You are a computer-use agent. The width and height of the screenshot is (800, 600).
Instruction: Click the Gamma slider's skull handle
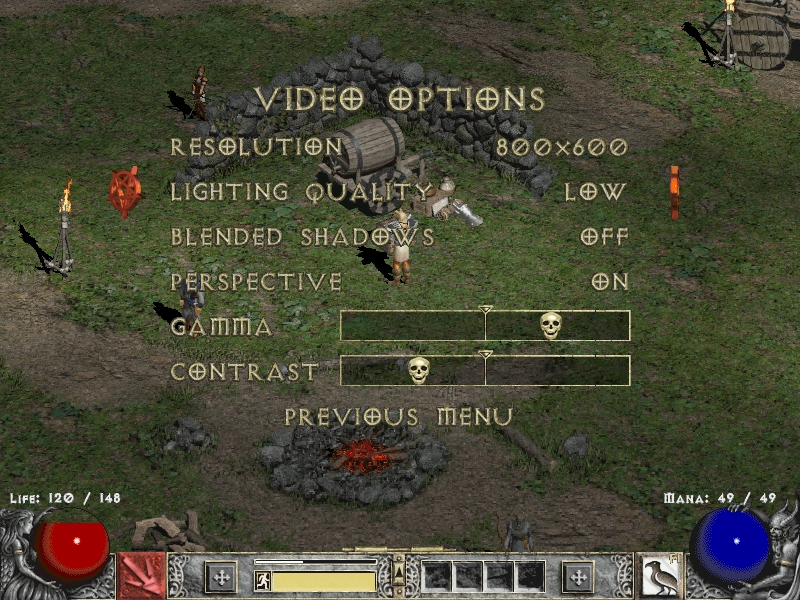tap(550, 325)
